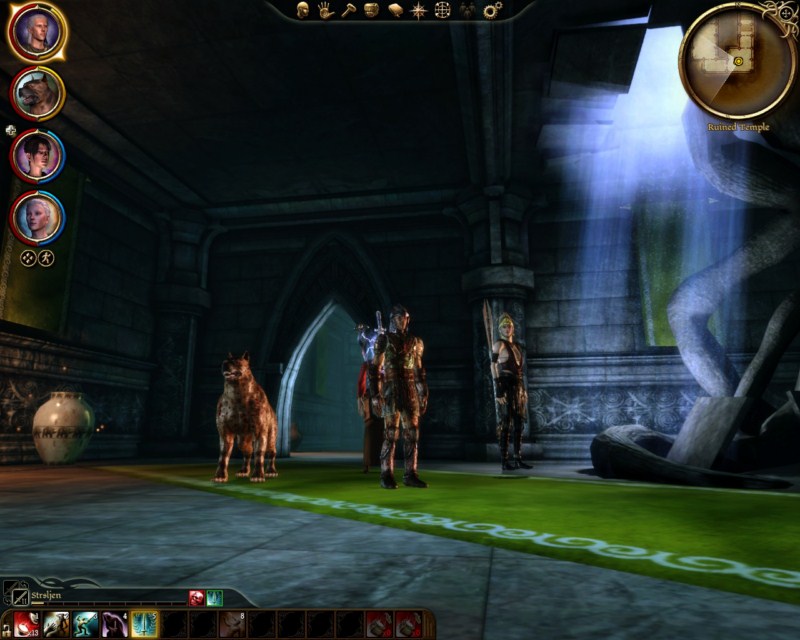The image size is (800, 640).
Task: Open the compass star map icon
Action: [x=418, y=10]
